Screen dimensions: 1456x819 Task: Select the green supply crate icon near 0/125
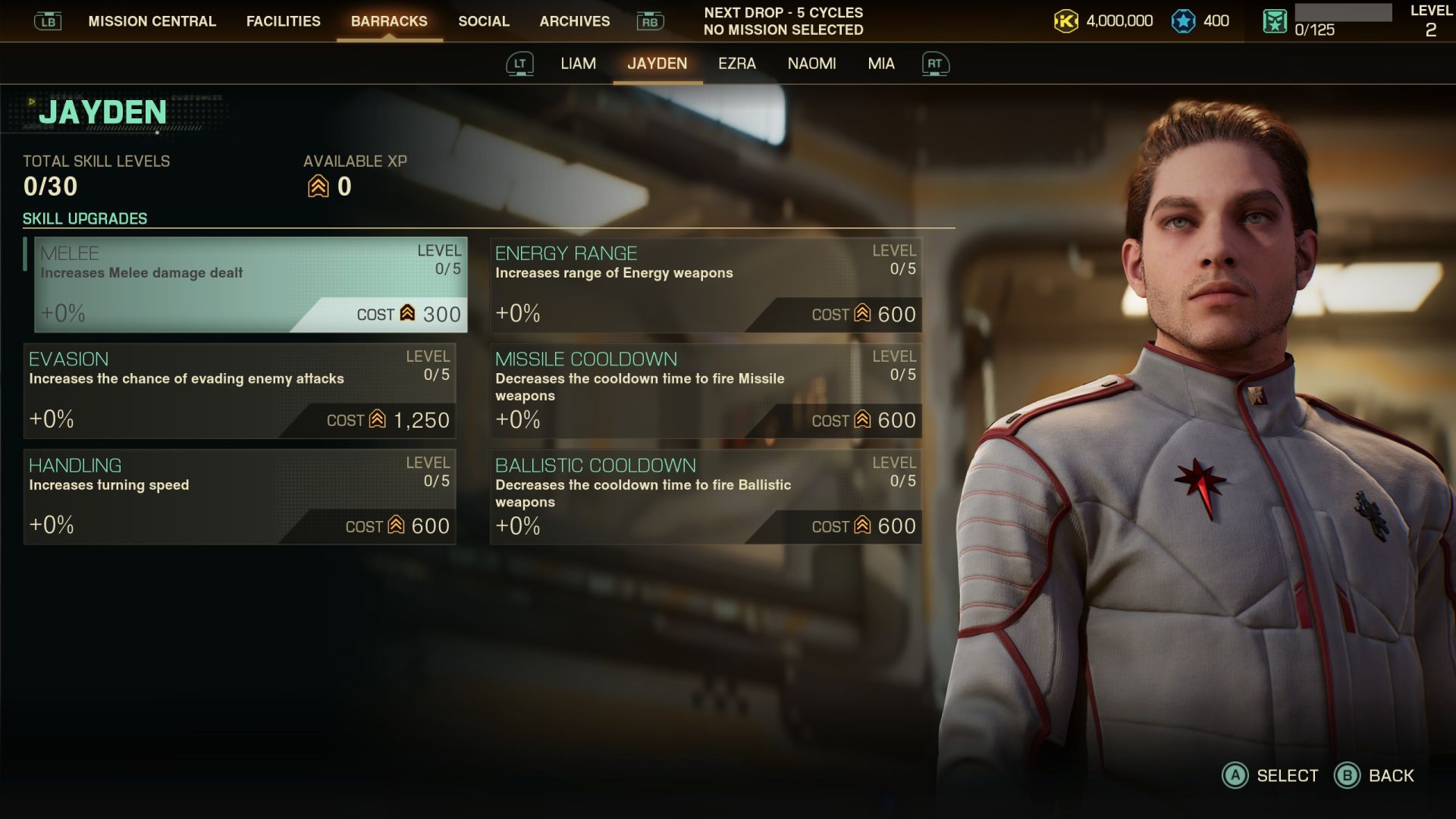1274,20
